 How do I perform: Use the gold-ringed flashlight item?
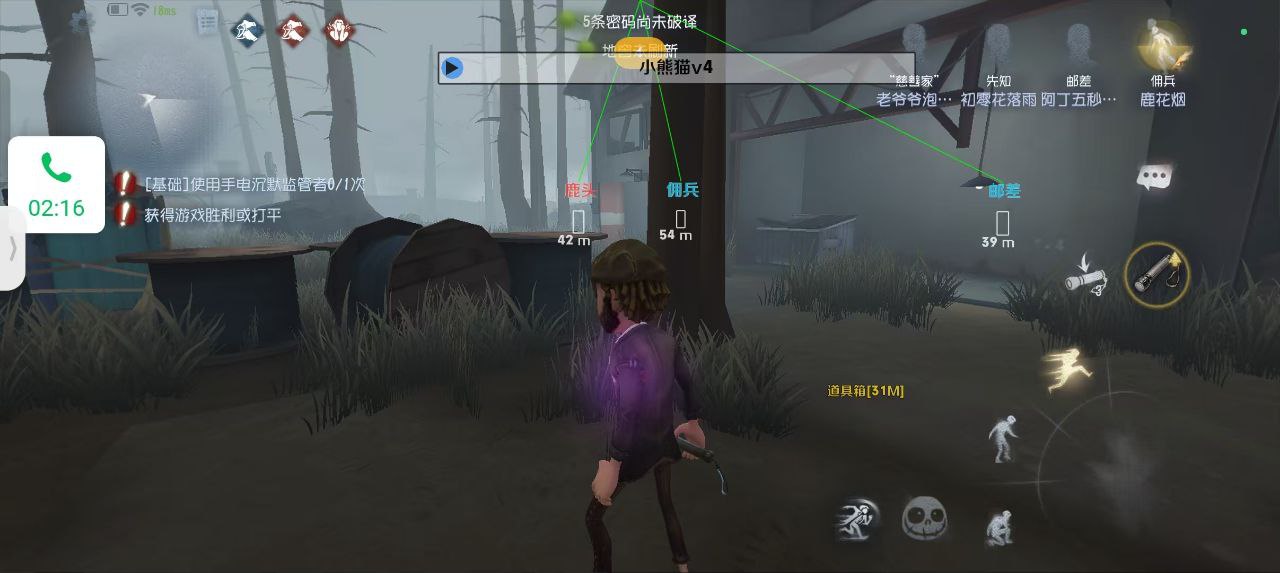[1157, 273]
